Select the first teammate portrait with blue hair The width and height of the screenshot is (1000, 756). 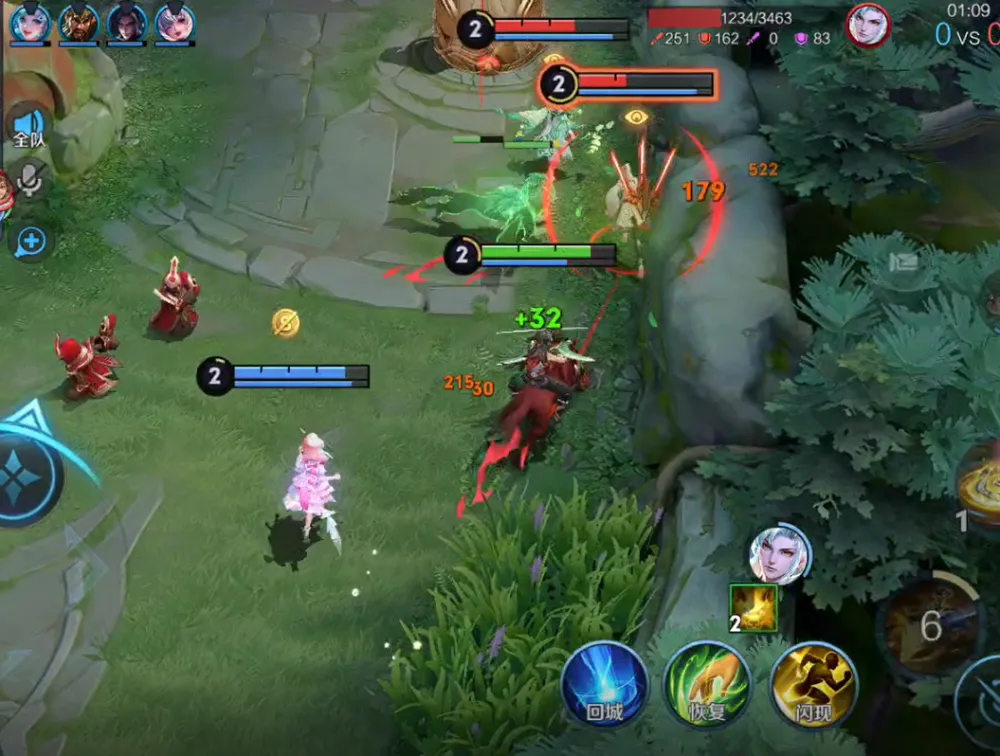click(x=30, y=22)
